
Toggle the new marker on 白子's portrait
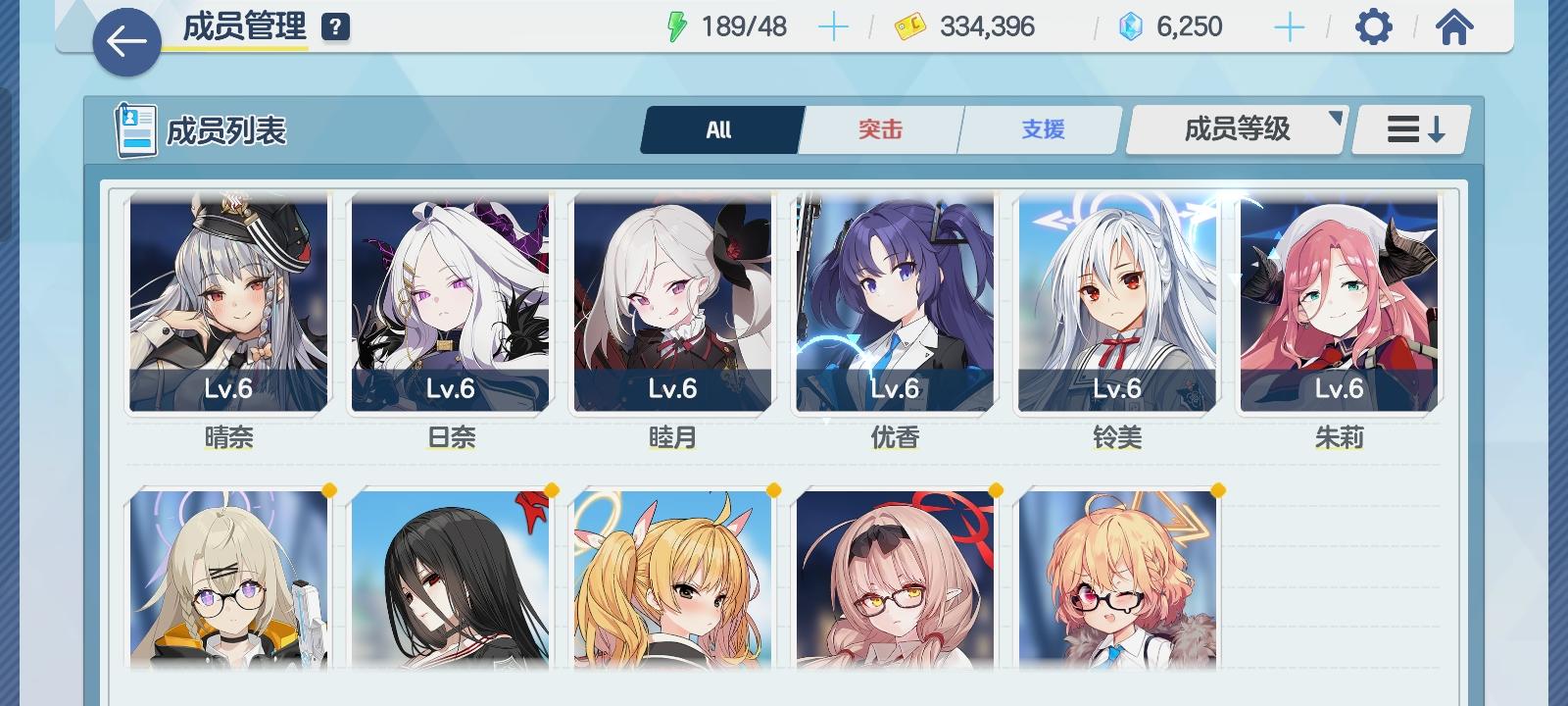[x=330, y=488]
